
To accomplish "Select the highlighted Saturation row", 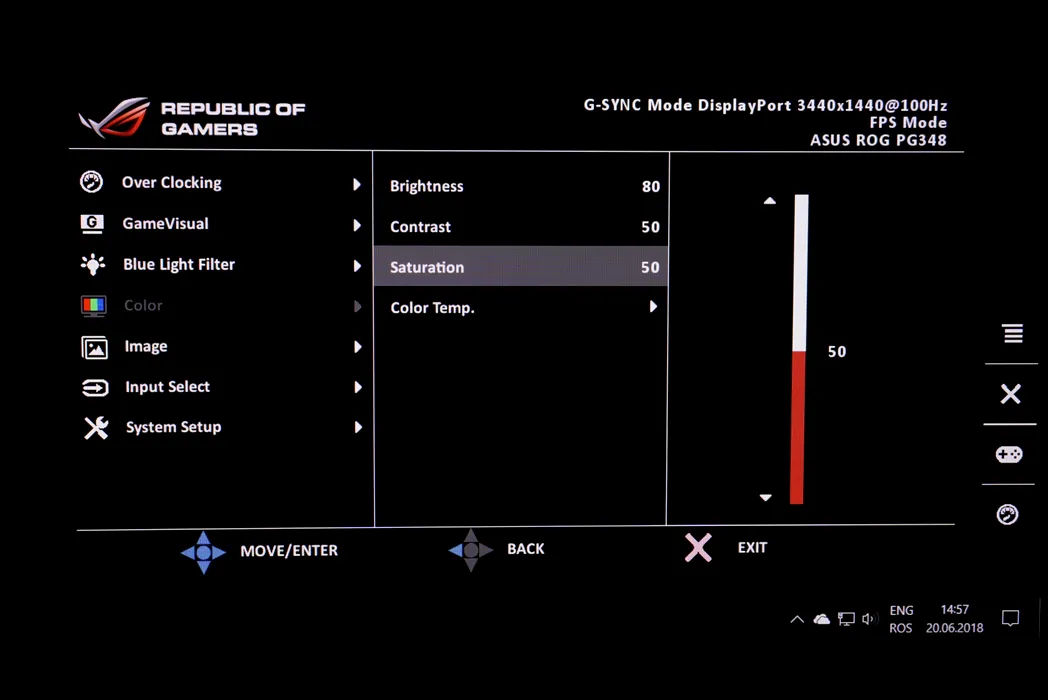I will [520, 267].
